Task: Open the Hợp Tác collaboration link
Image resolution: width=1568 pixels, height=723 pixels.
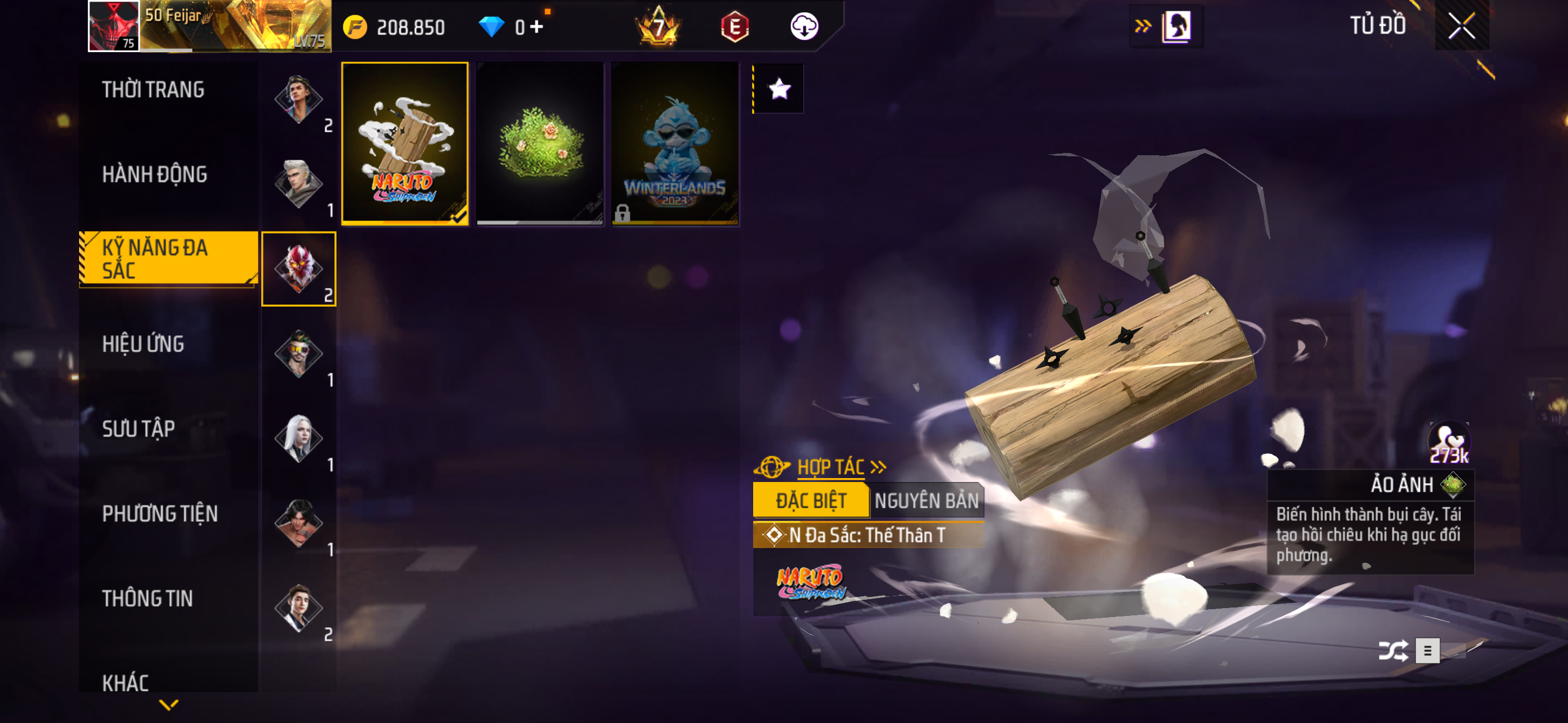Action: click(x=831, y=467)
